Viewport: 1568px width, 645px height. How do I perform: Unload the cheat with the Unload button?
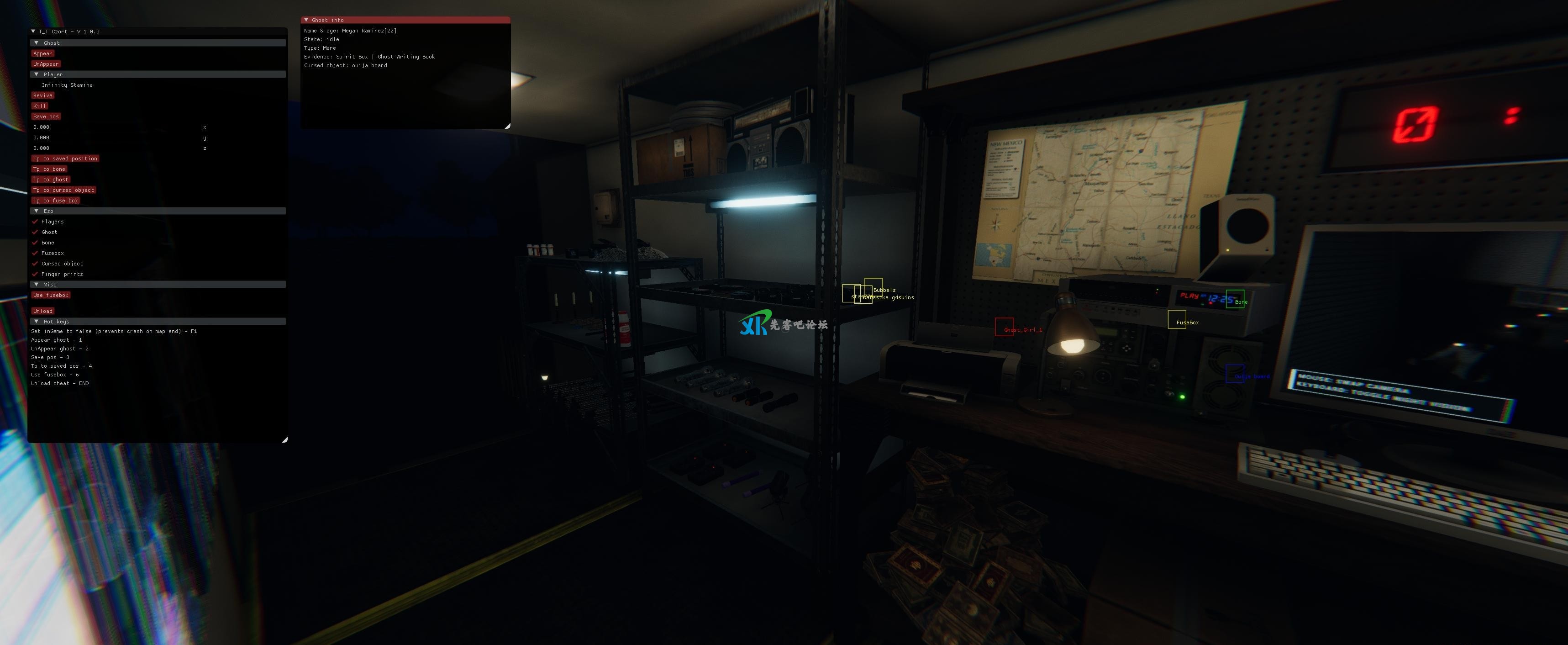coord(42,311)
